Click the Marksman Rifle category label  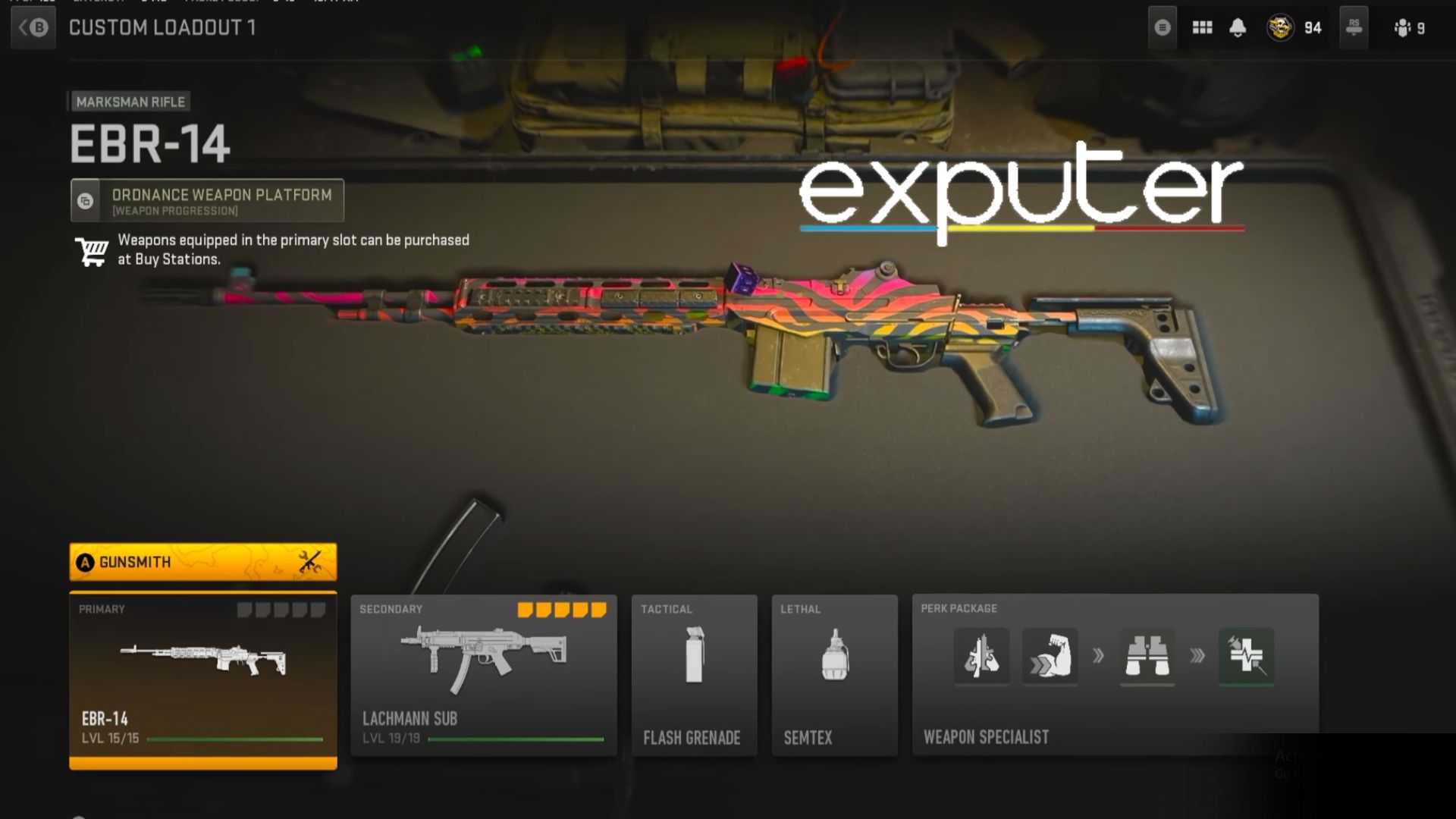tap(130, 101)
